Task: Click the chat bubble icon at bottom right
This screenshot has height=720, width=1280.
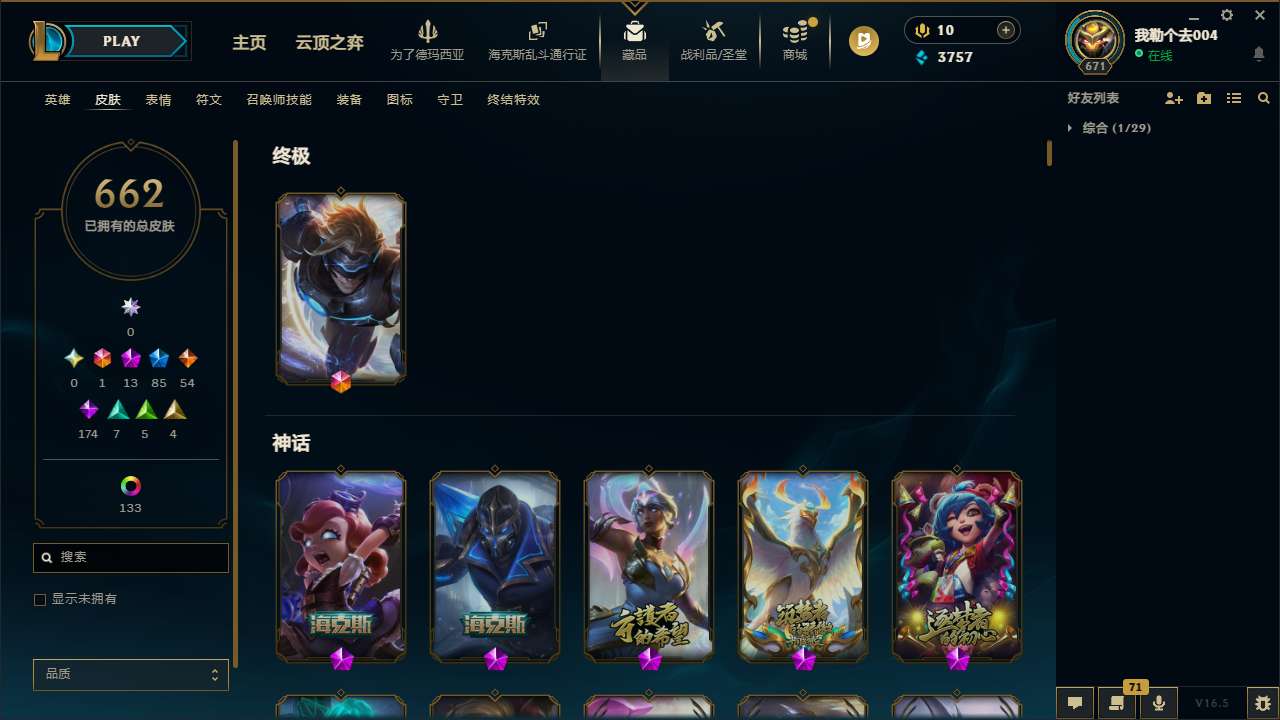Action: [1075, 702]
